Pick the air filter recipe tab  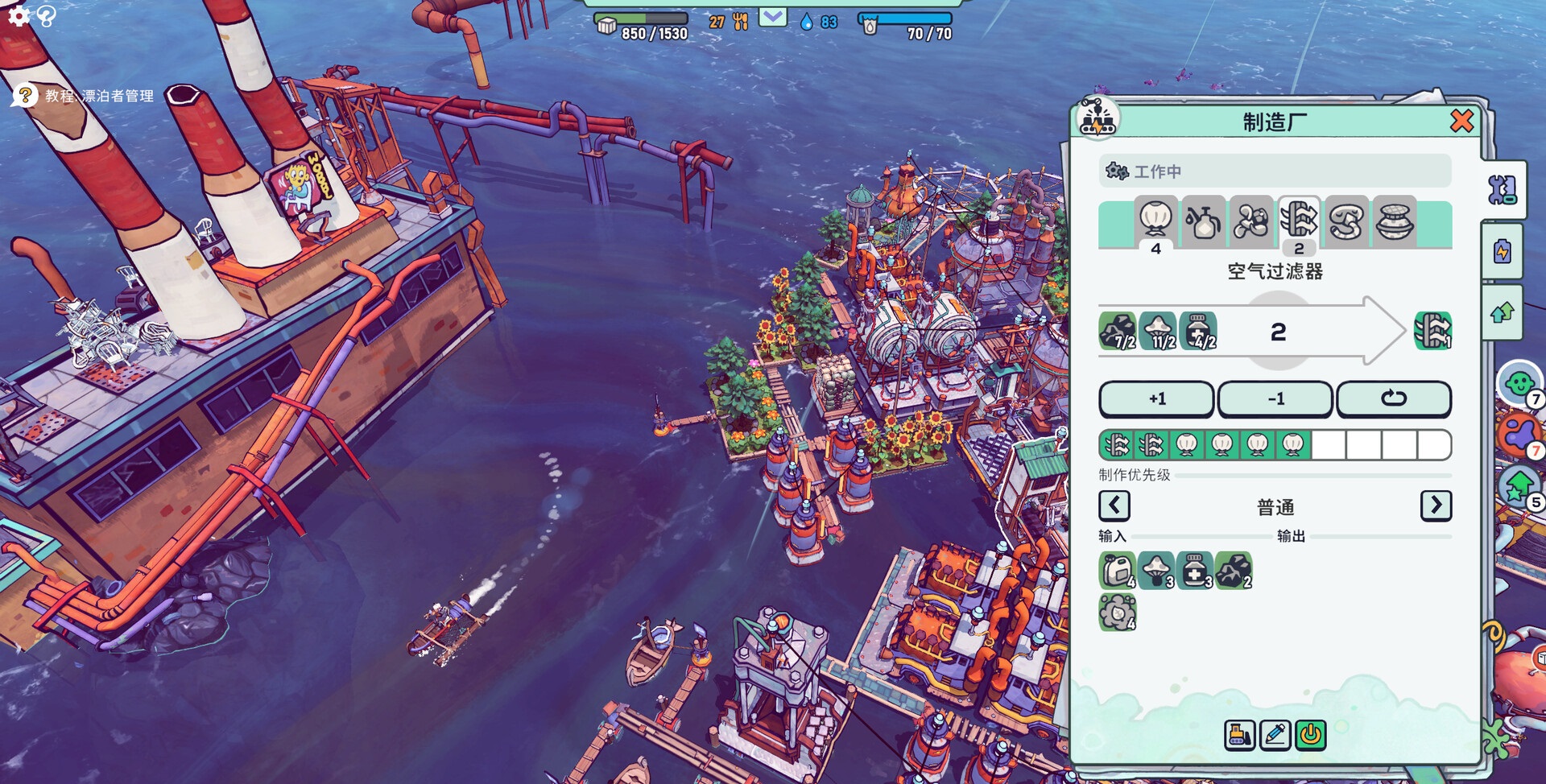(x=1299, y=220)
